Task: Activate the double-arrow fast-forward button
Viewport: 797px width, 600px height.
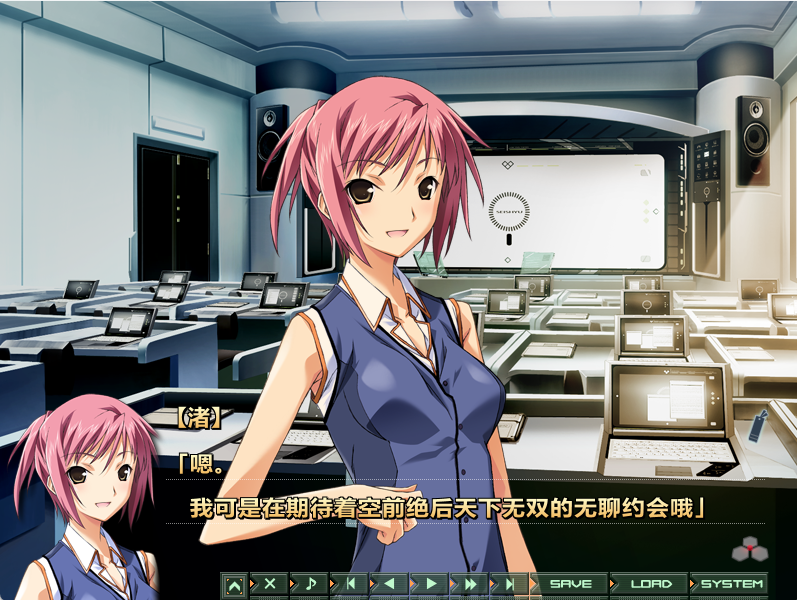Action: coord(470,583)
